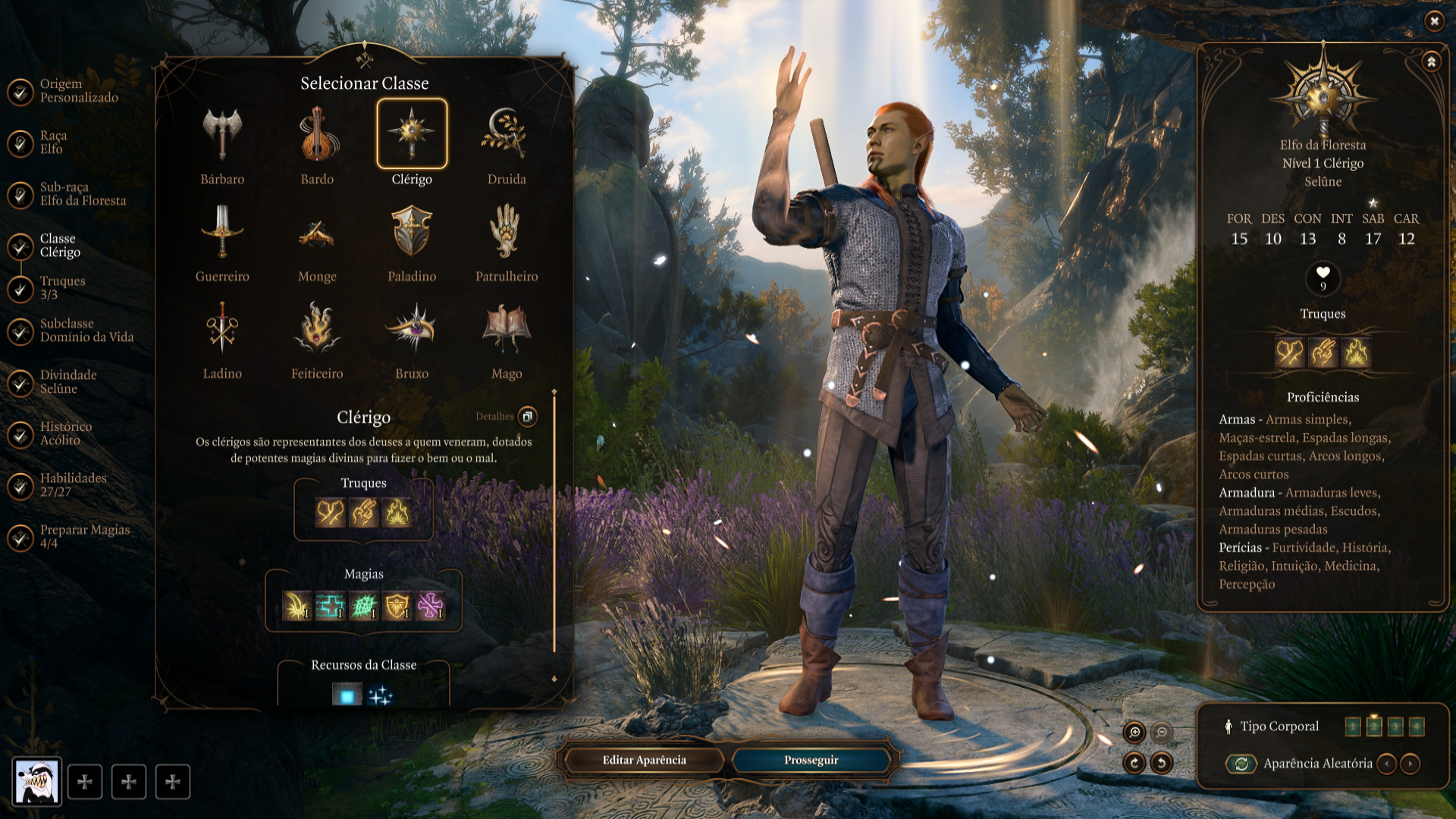Select body type 4
This screenshot has height=819, width=1456.
pyautogui.click(x=1416, y=726)
